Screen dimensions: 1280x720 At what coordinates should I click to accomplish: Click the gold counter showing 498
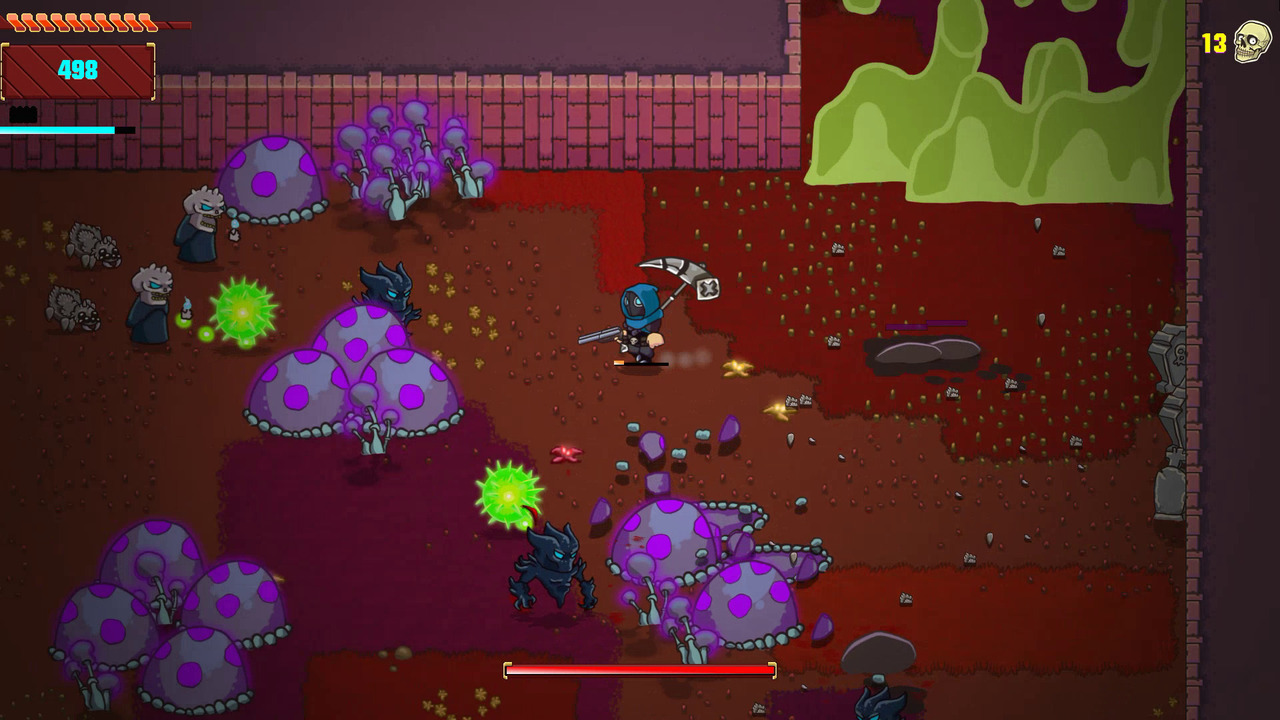pyautogui.click(x=80, y=70)
